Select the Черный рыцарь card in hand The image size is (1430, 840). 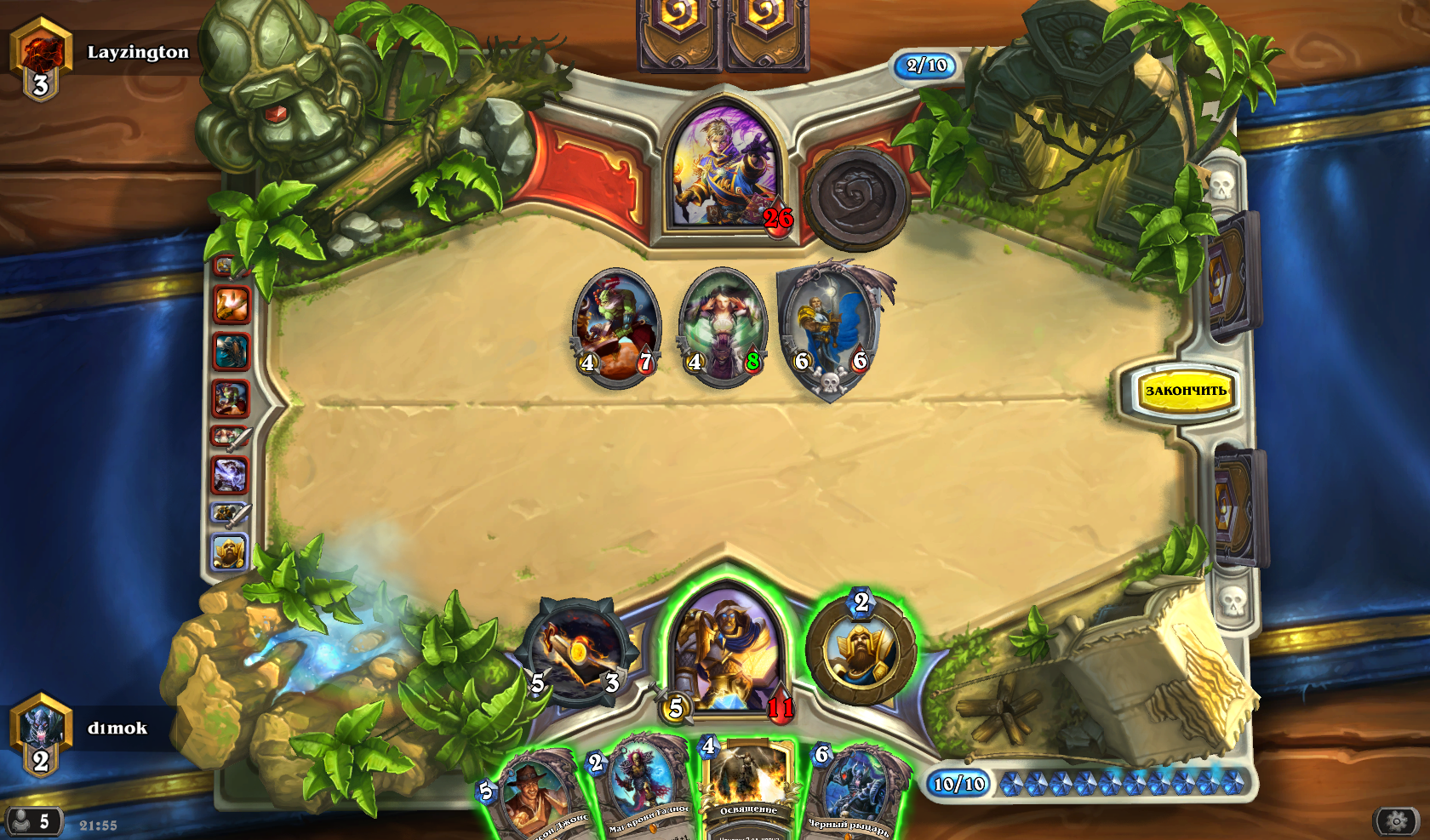[855, 793]
